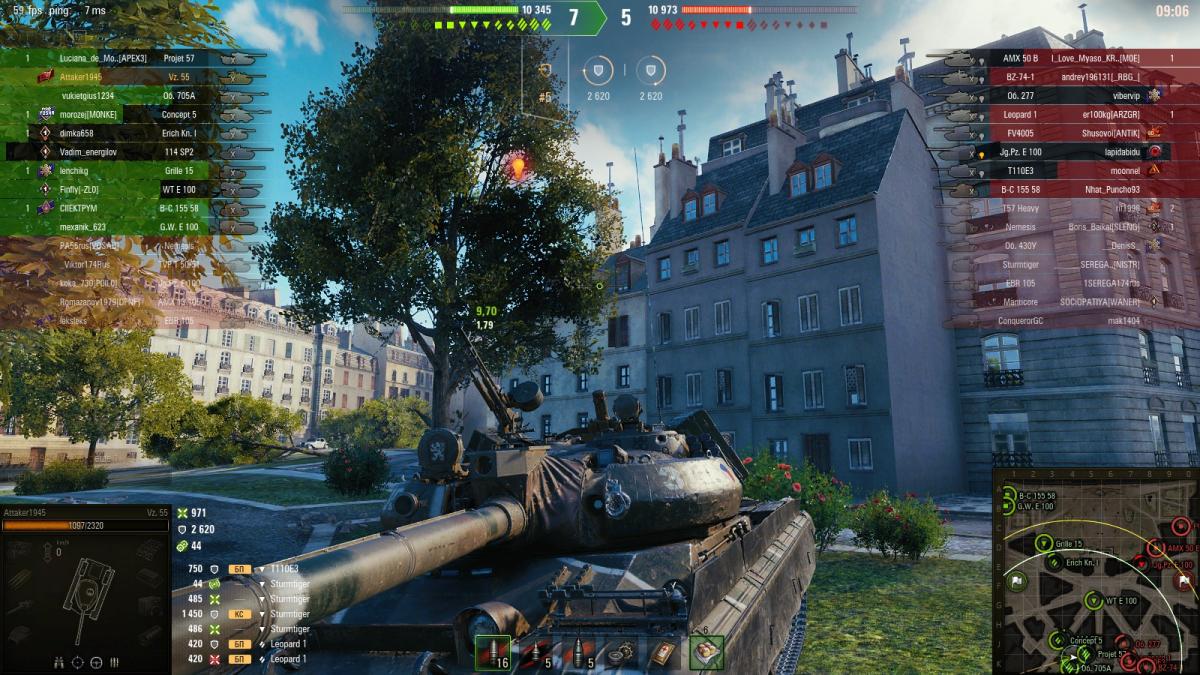This screenshot has height=675, width=1200.
Task: Select the shell slot holding 16 rounds
Action: pyautogui.click(x=492, y=652)
